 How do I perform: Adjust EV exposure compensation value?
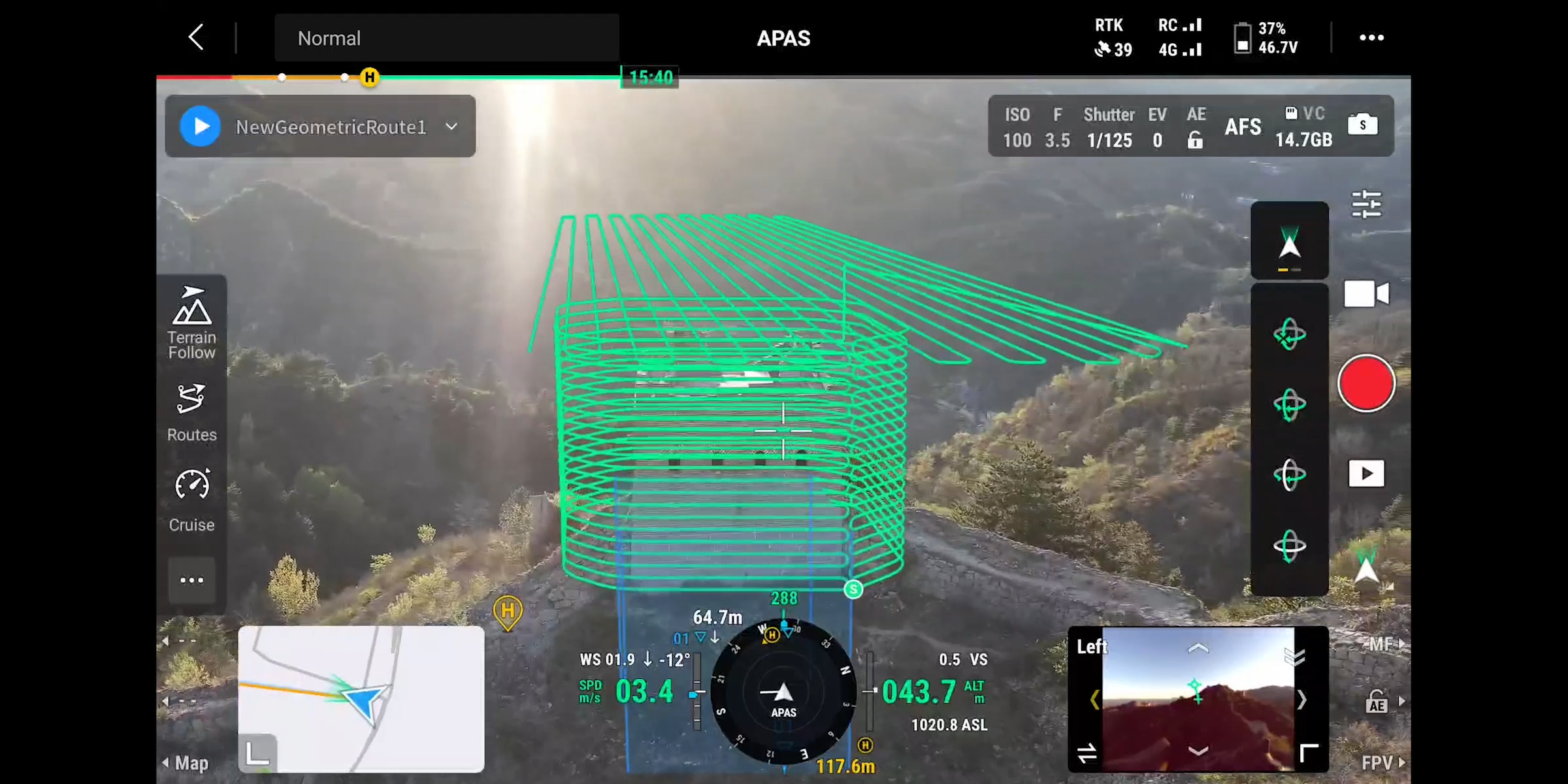click(1158, 128)
